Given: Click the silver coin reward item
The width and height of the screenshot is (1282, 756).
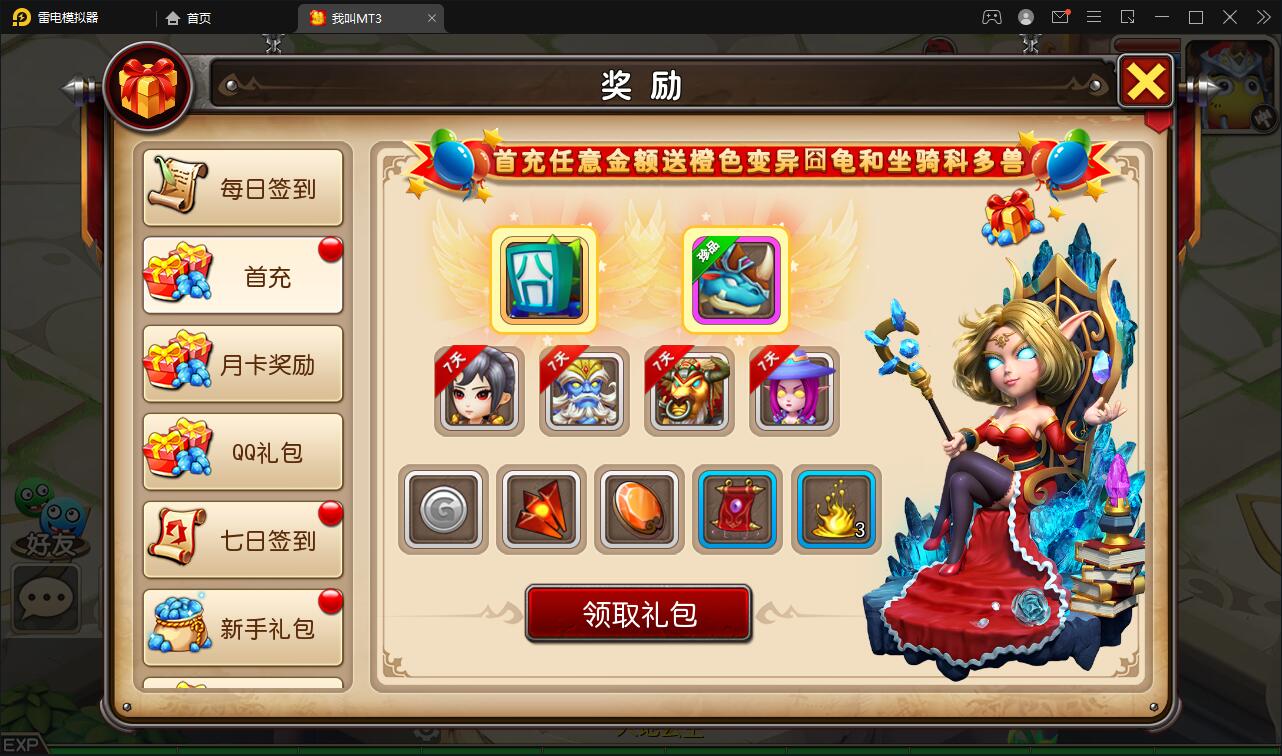Looking at the screenshot, I should 443,510.
